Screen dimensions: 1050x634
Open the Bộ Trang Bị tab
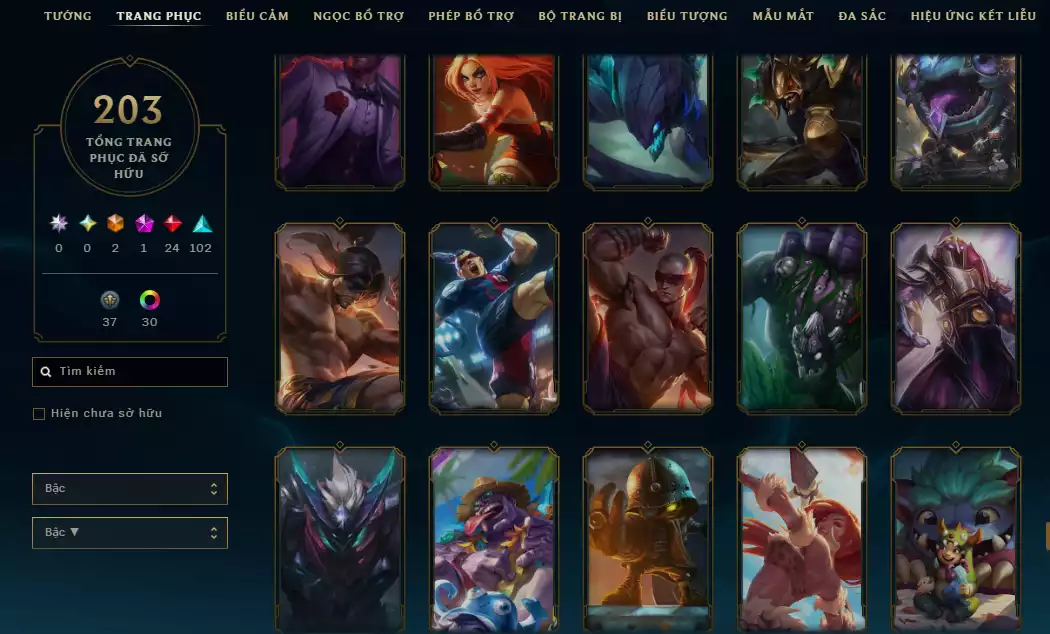tap(580, 16)
